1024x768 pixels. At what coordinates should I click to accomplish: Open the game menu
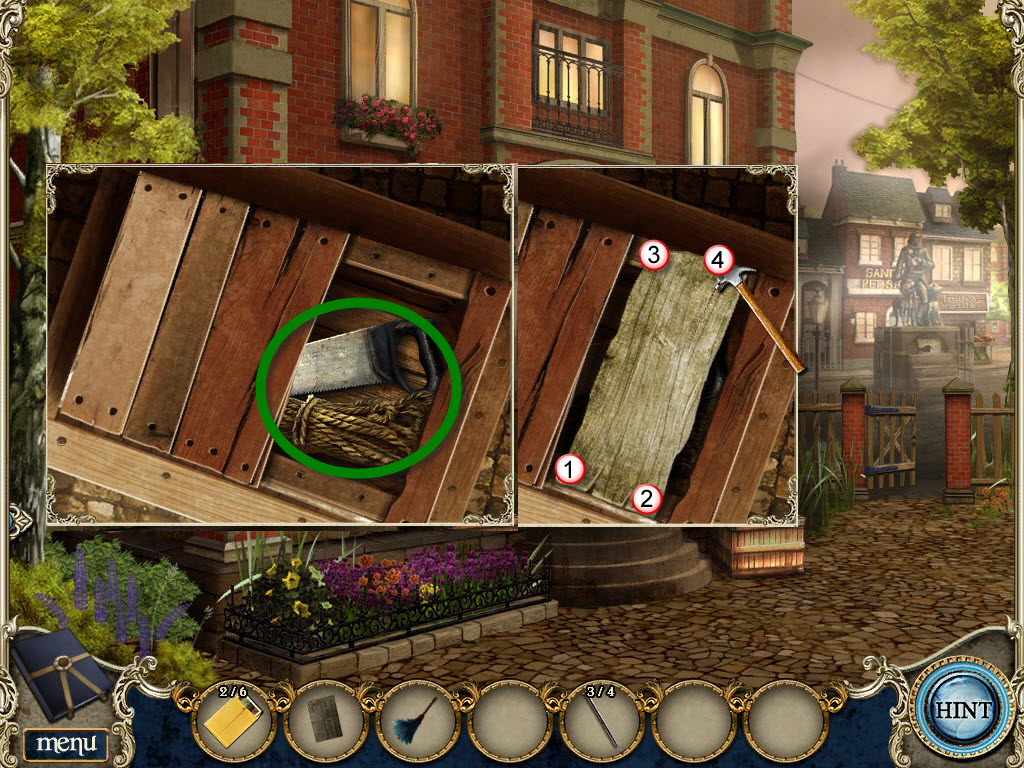(x=66, y=743)
